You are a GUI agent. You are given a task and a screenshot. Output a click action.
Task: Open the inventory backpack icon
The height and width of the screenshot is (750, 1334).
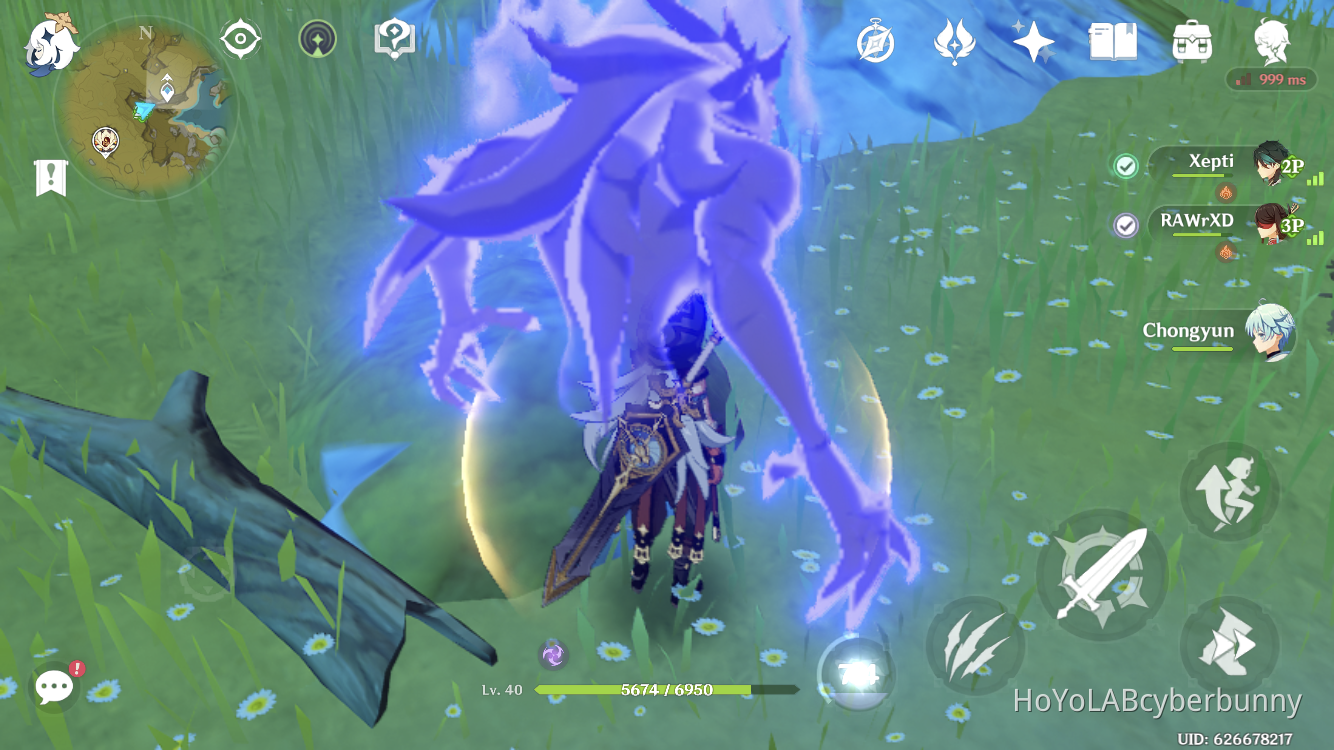pos(1190,40)
